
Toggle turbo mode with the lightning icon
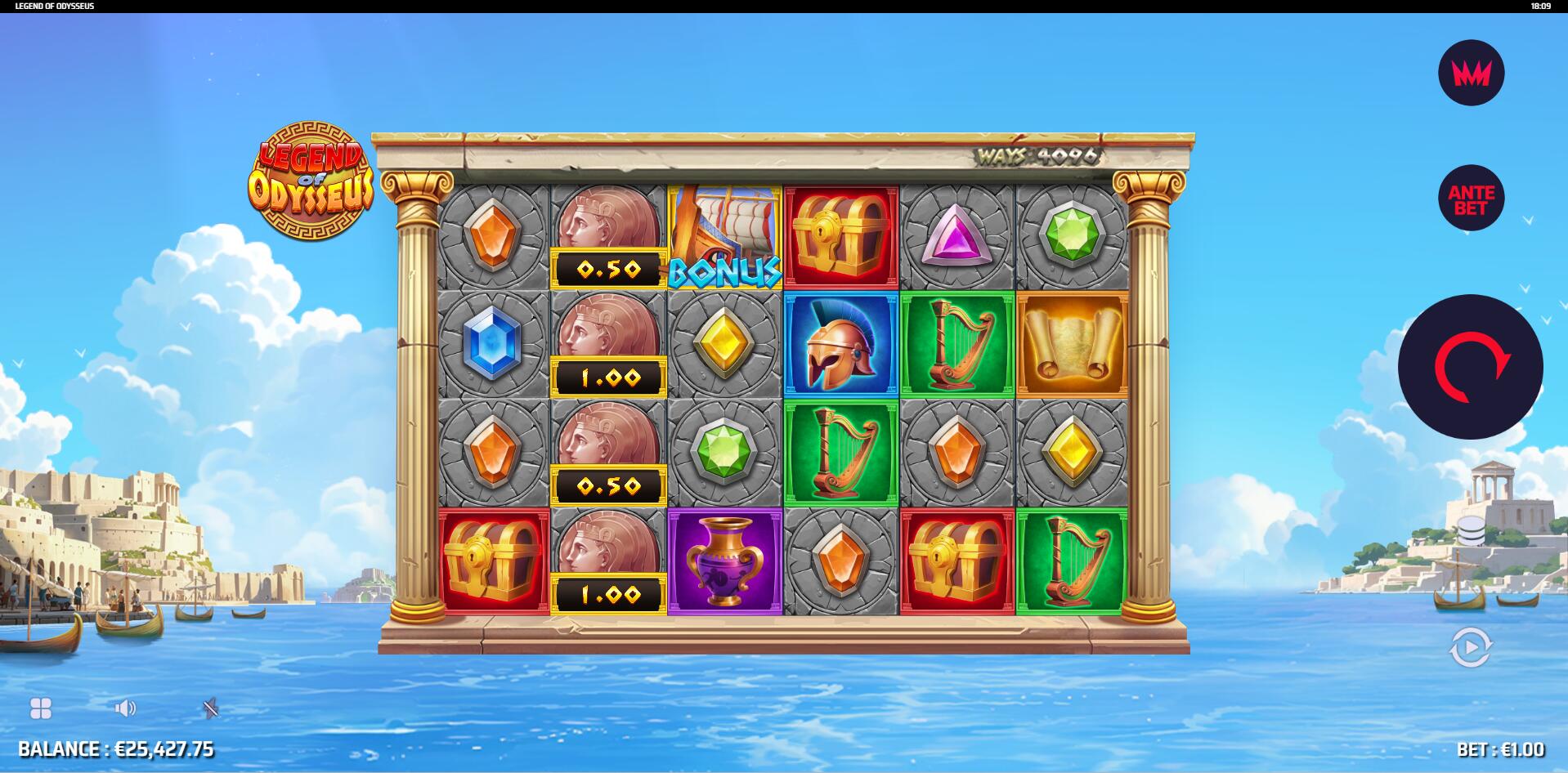(x=211, y=708)
